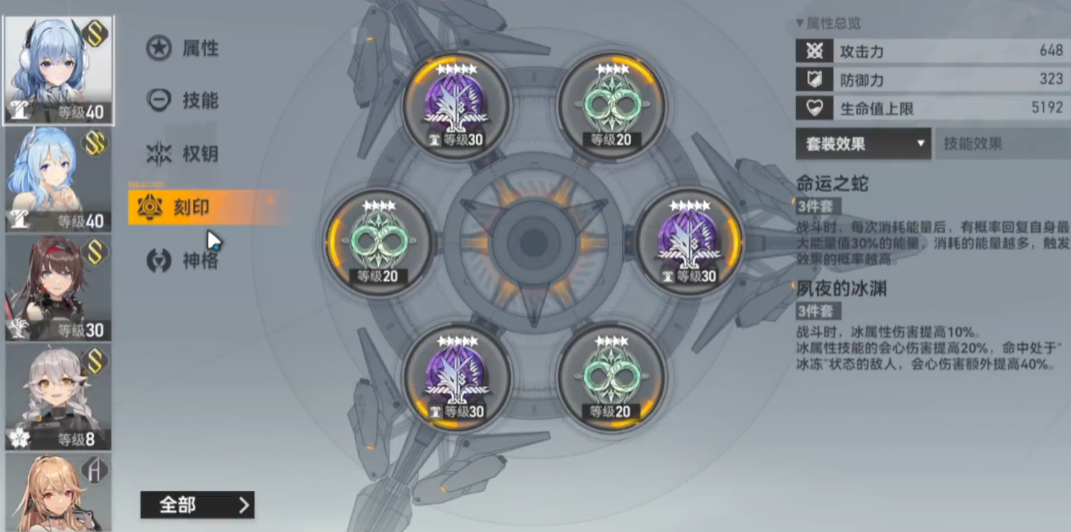The image size is (1071, 532).
Task: Choose the blue-haired character wearing headphones
Action: pos(58,70)
